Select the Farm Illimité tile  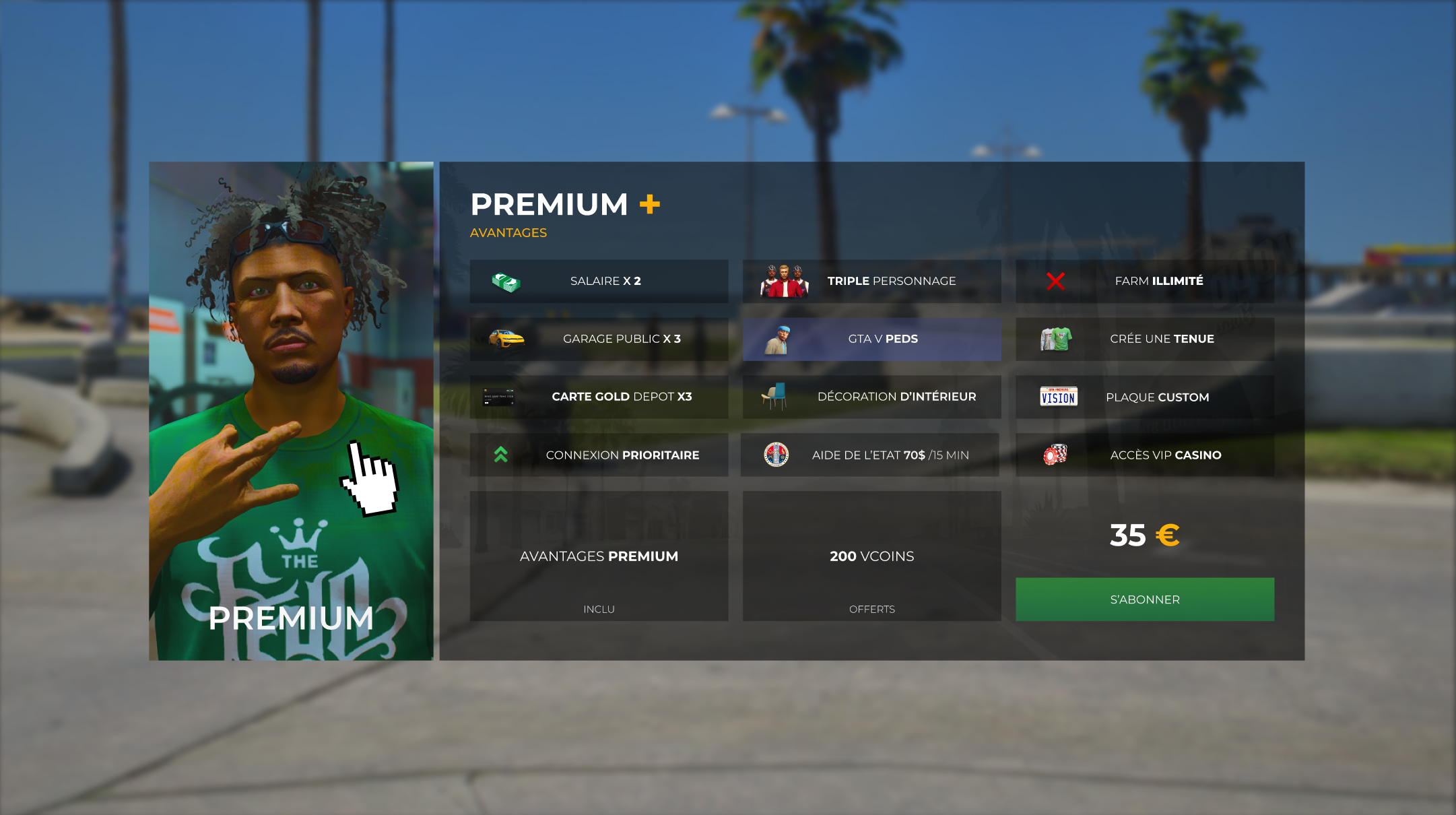[1144, 281]
